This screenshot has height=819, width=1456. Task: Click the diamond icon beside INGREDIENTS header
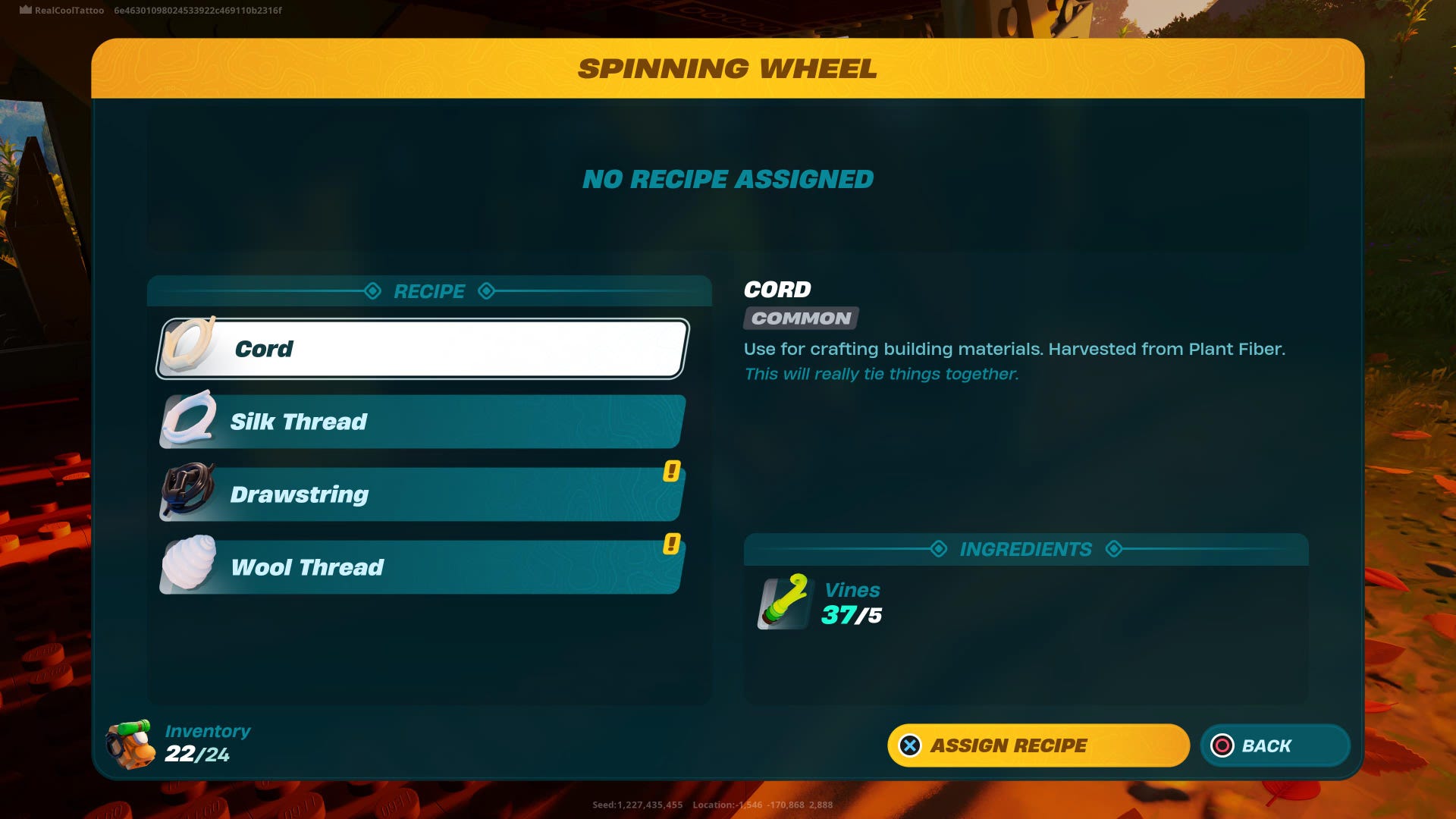[x=938, y=548]
